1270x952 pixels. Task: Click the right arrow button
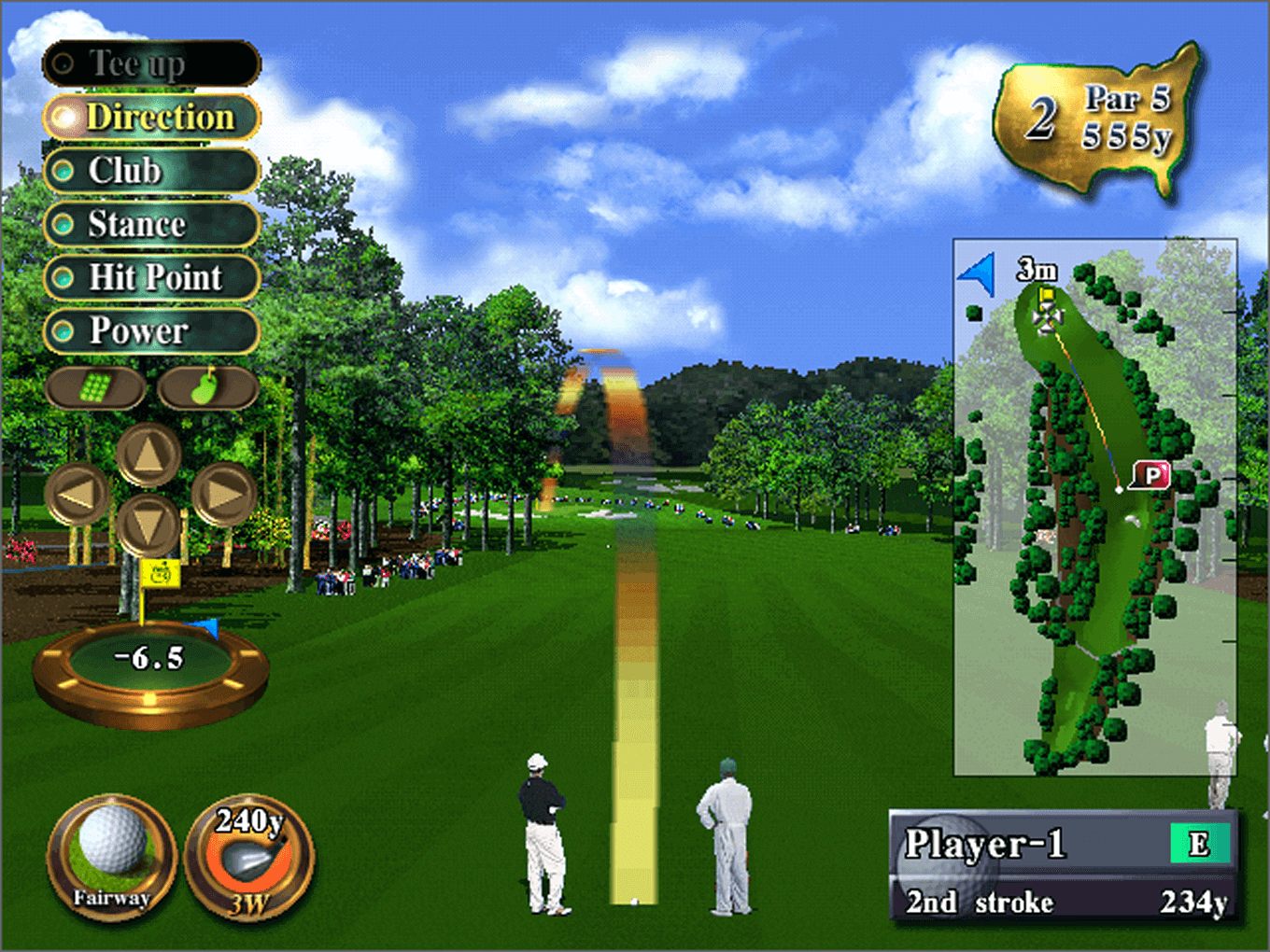[224, 494]
